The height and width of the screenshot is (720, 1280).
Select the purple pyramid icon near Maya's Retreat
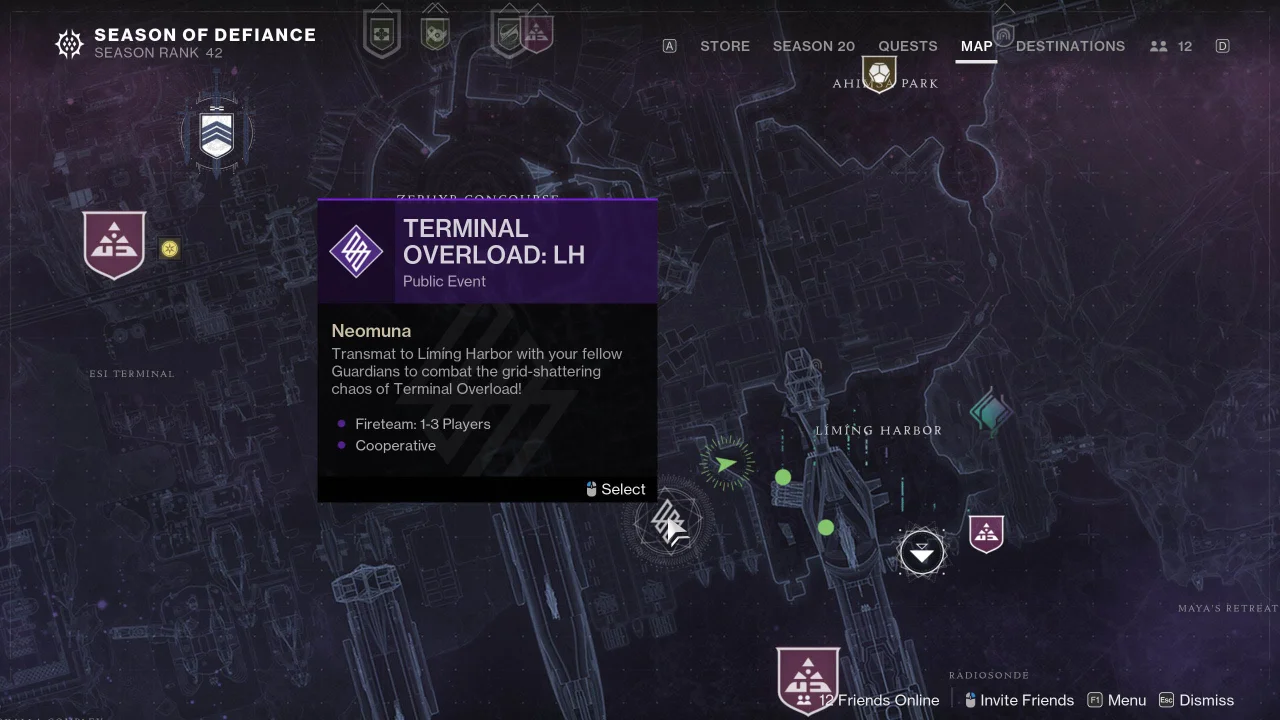pyautogui.click(x=986, y=535)
